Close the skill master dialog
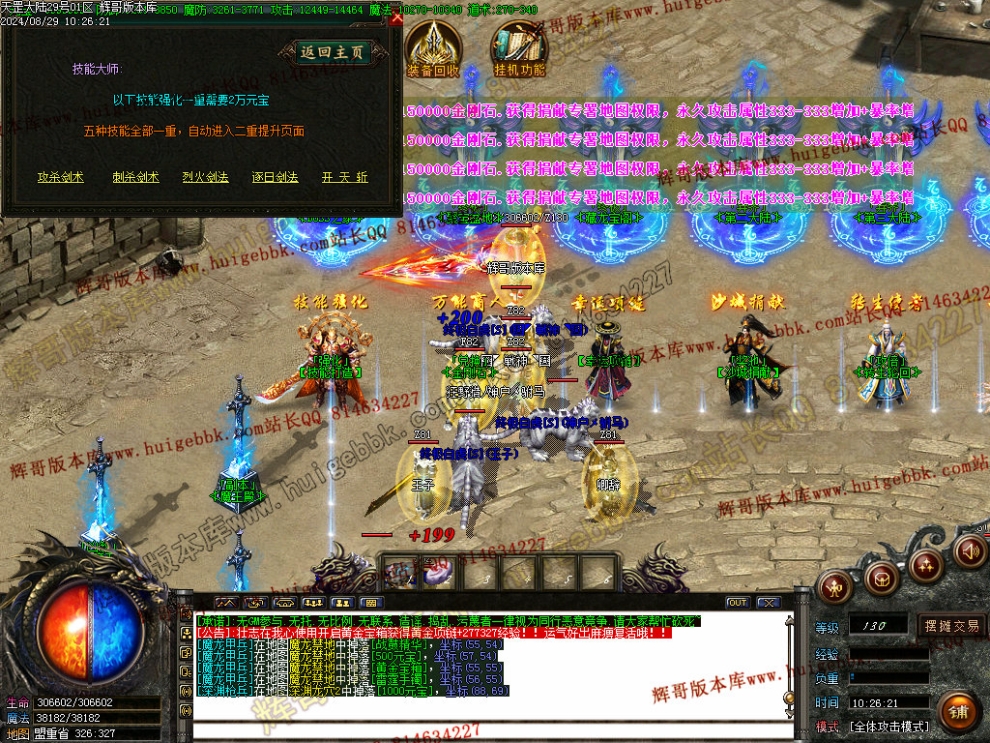 point(397,18)
